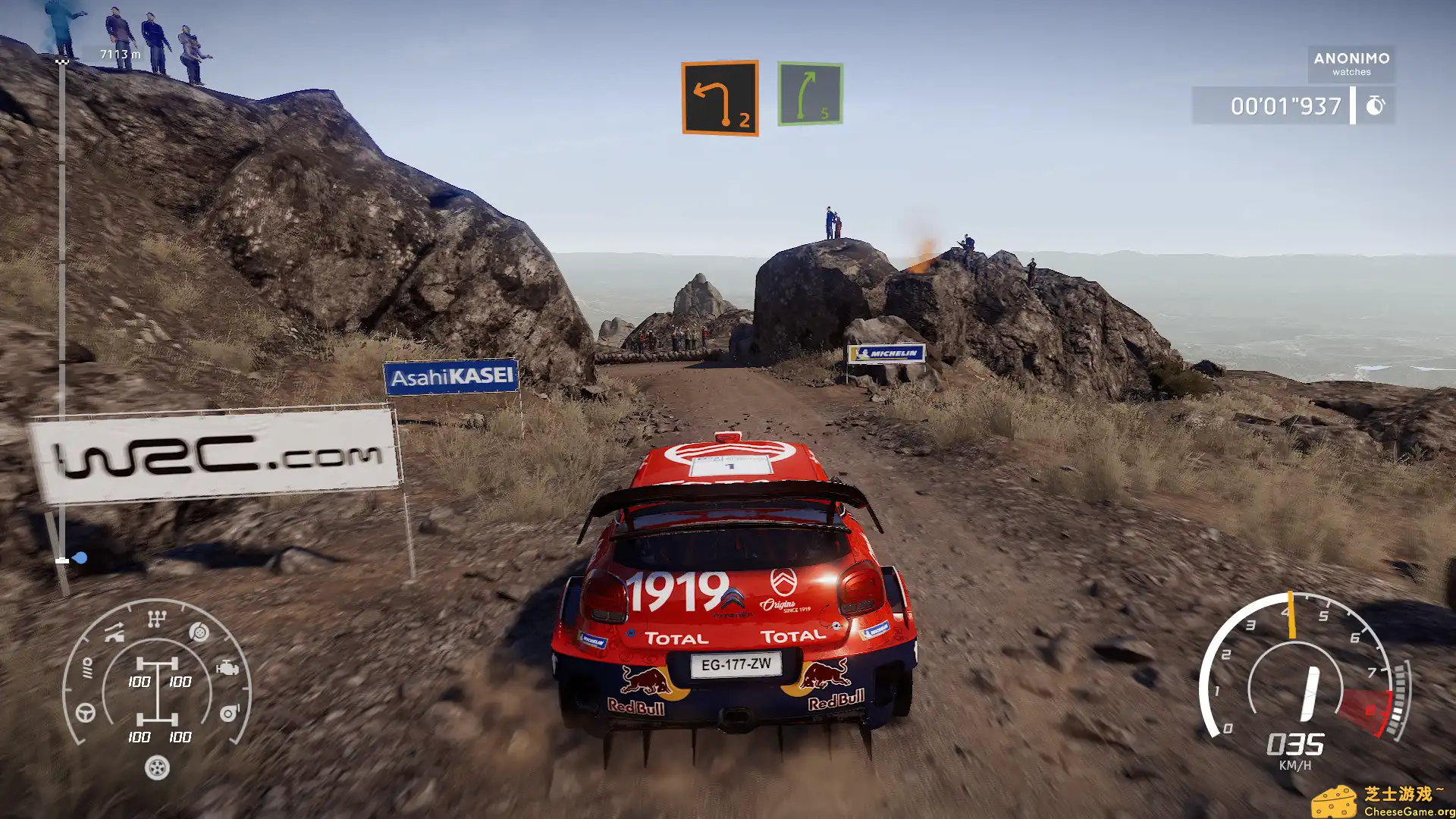
Task: Select the suspension ride-height icon on the gauge
Action: (x=114, y=633)
